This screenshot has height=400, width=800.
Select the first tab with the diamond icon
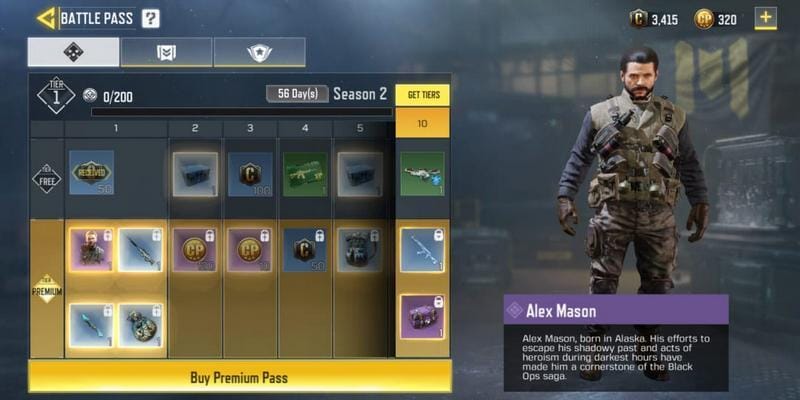tap(72, 52)
